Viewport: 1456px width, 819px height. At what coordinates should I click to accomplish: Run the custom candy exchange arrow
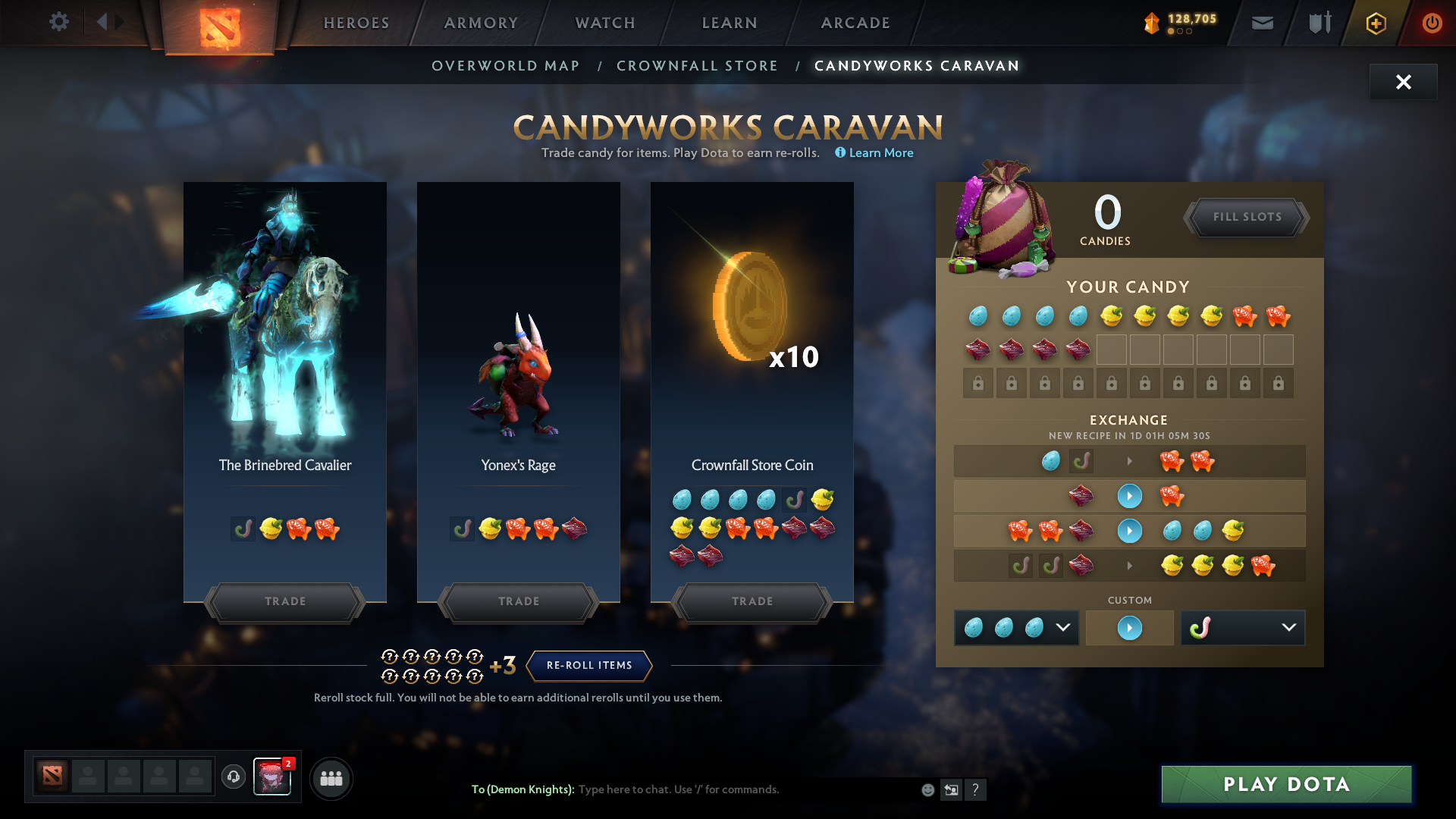coord(1129,627)
